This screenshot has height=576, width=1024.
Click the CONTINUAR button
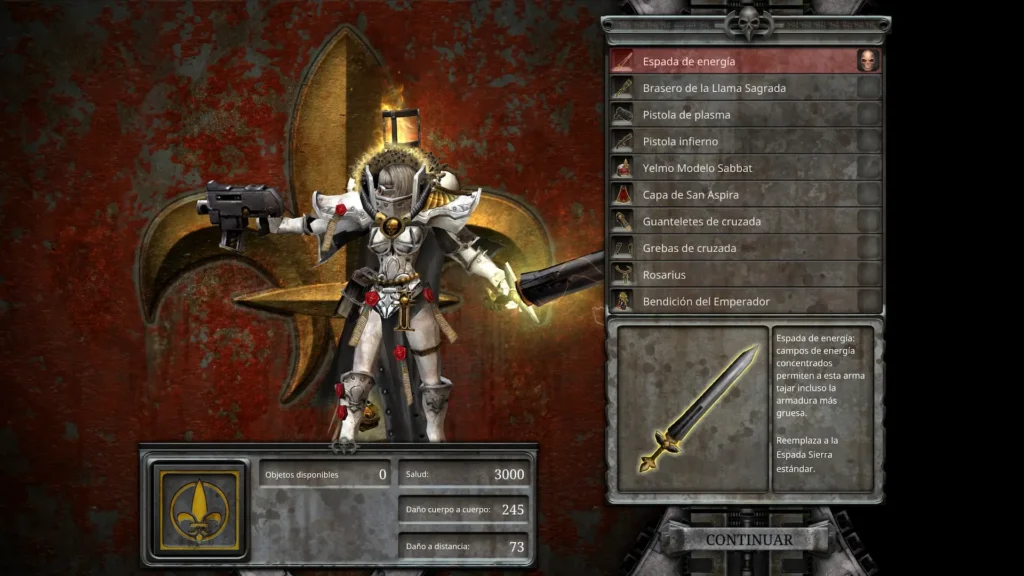pos(749,540)
